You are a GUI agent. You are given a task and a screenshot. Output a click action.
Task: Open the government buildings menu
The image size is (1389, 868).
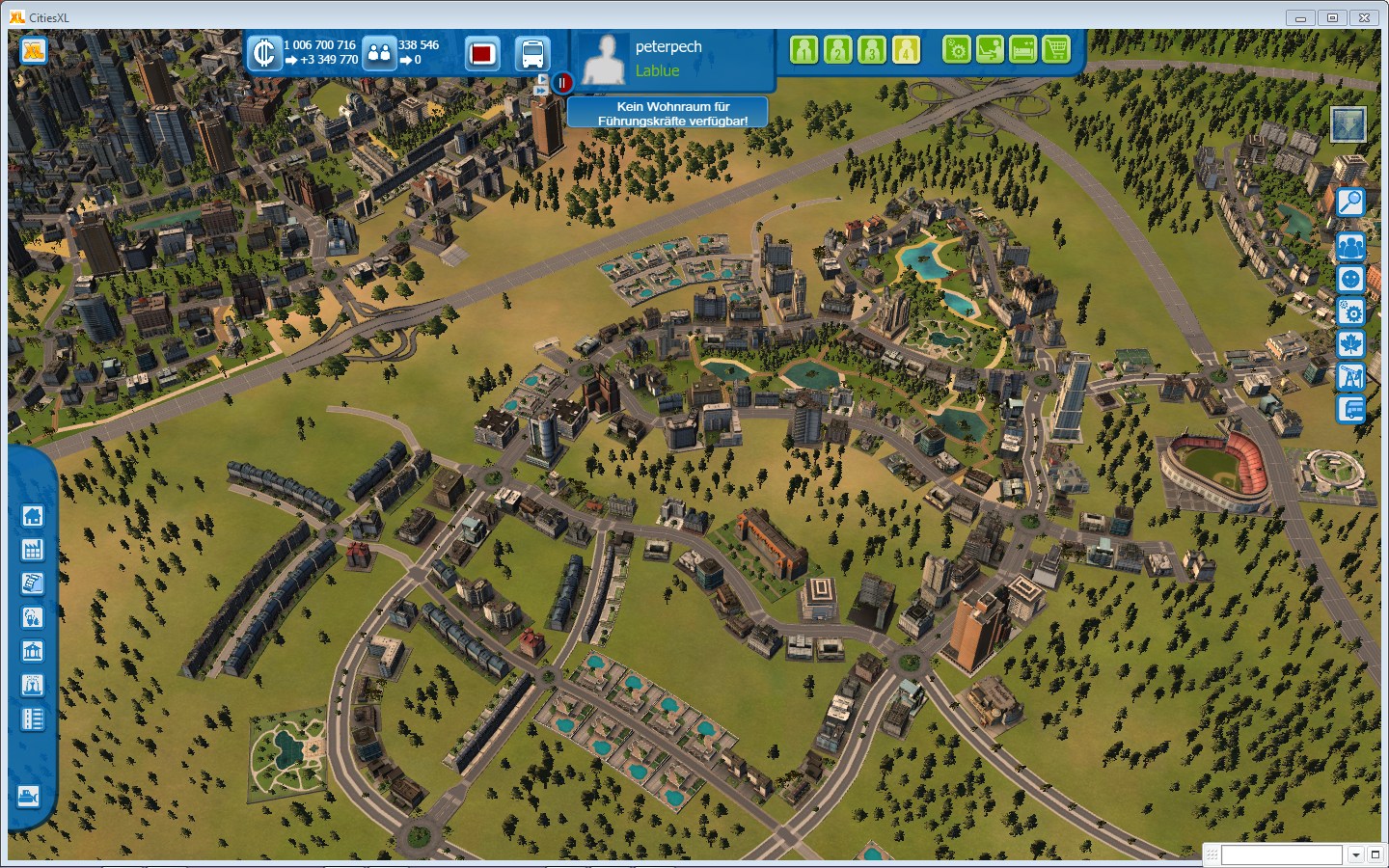(x=32, y=651)
